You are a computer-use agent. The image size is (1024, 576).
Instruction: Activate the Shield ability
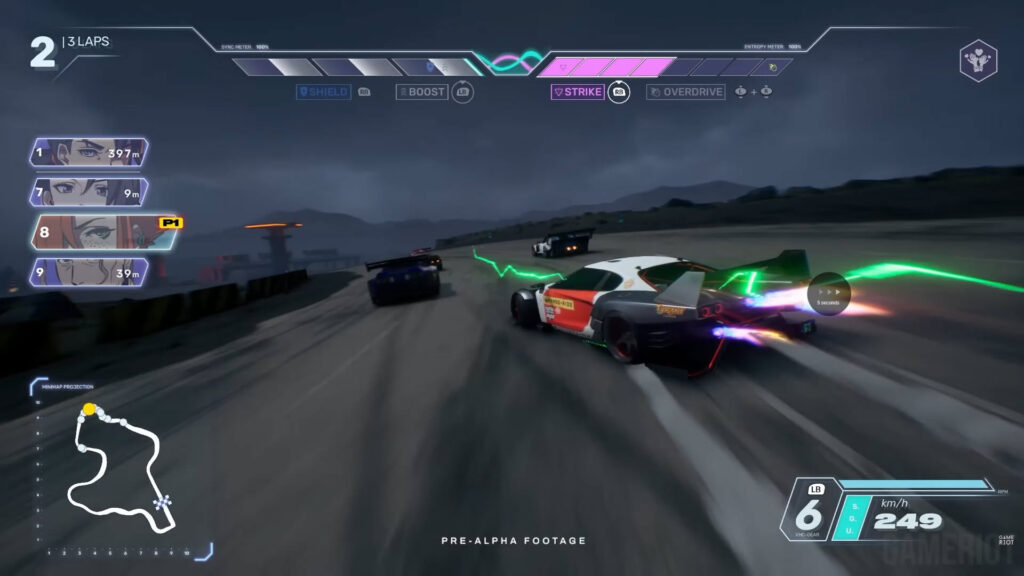[x=323, y=92]
